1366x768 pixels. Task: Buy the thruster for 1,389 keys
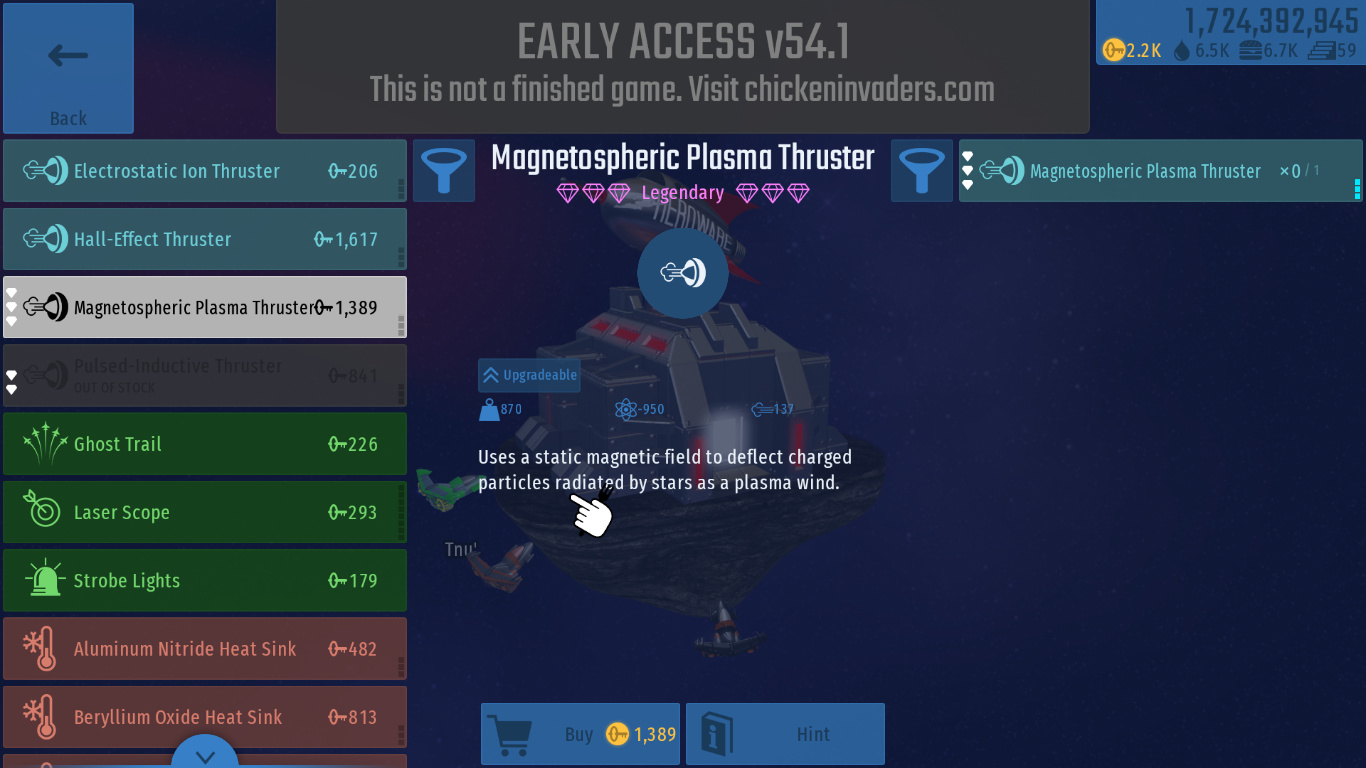581,734
